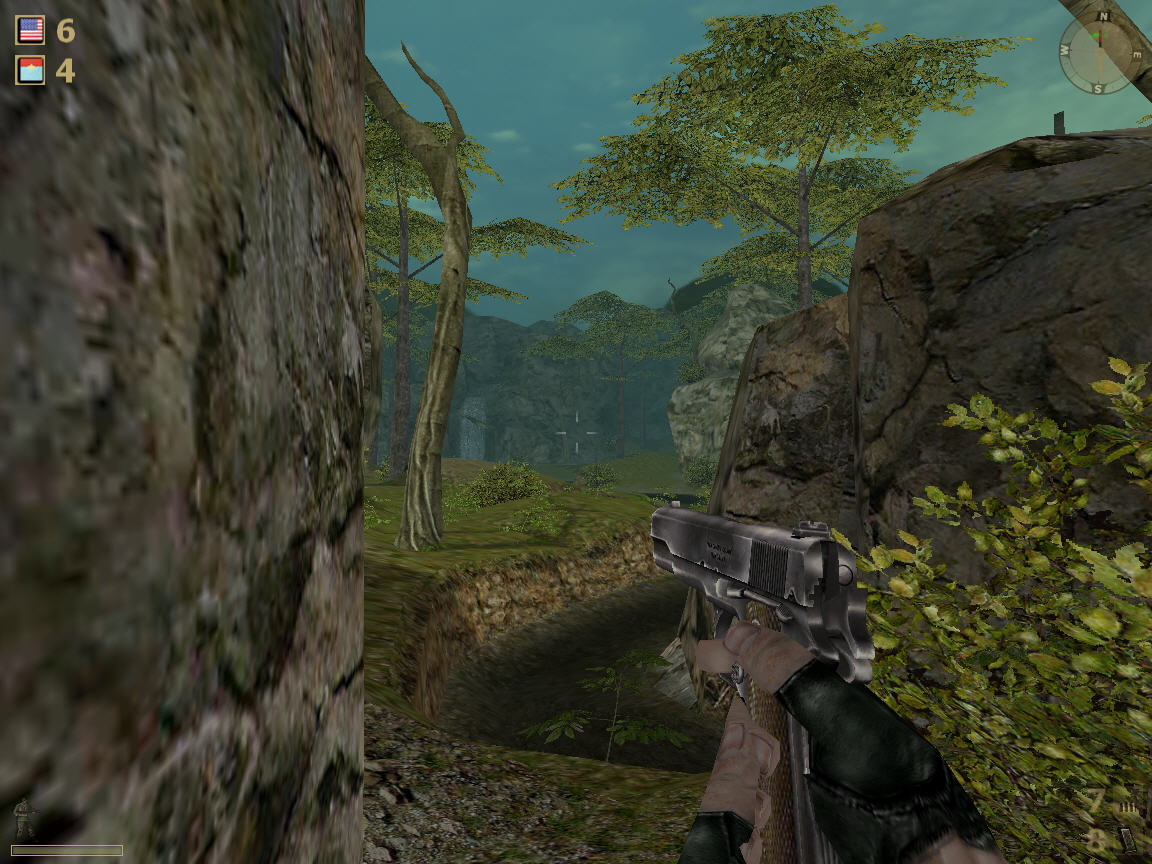Image resolution: width=1152 pixels, height=864 pixels.
Task: Click the soldier stance indicator icon
Action: pos(26,817)
